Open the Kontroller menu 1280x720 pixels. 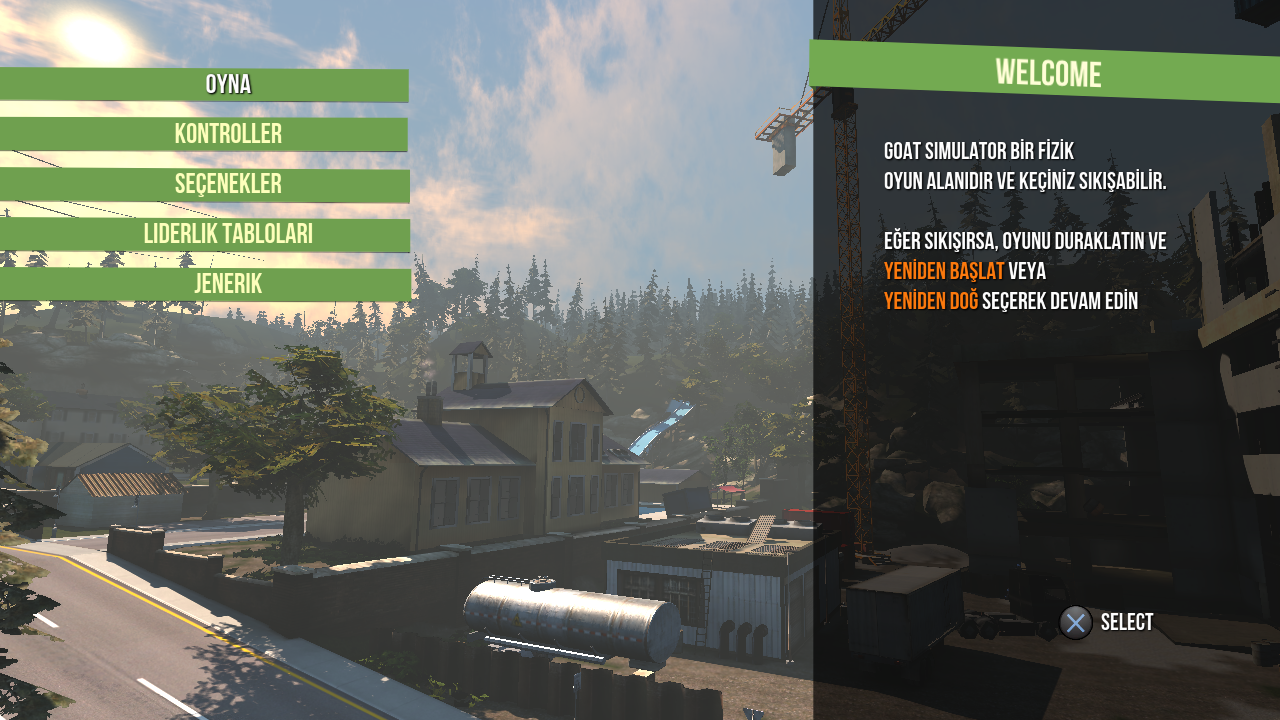(x=228, y=134)
